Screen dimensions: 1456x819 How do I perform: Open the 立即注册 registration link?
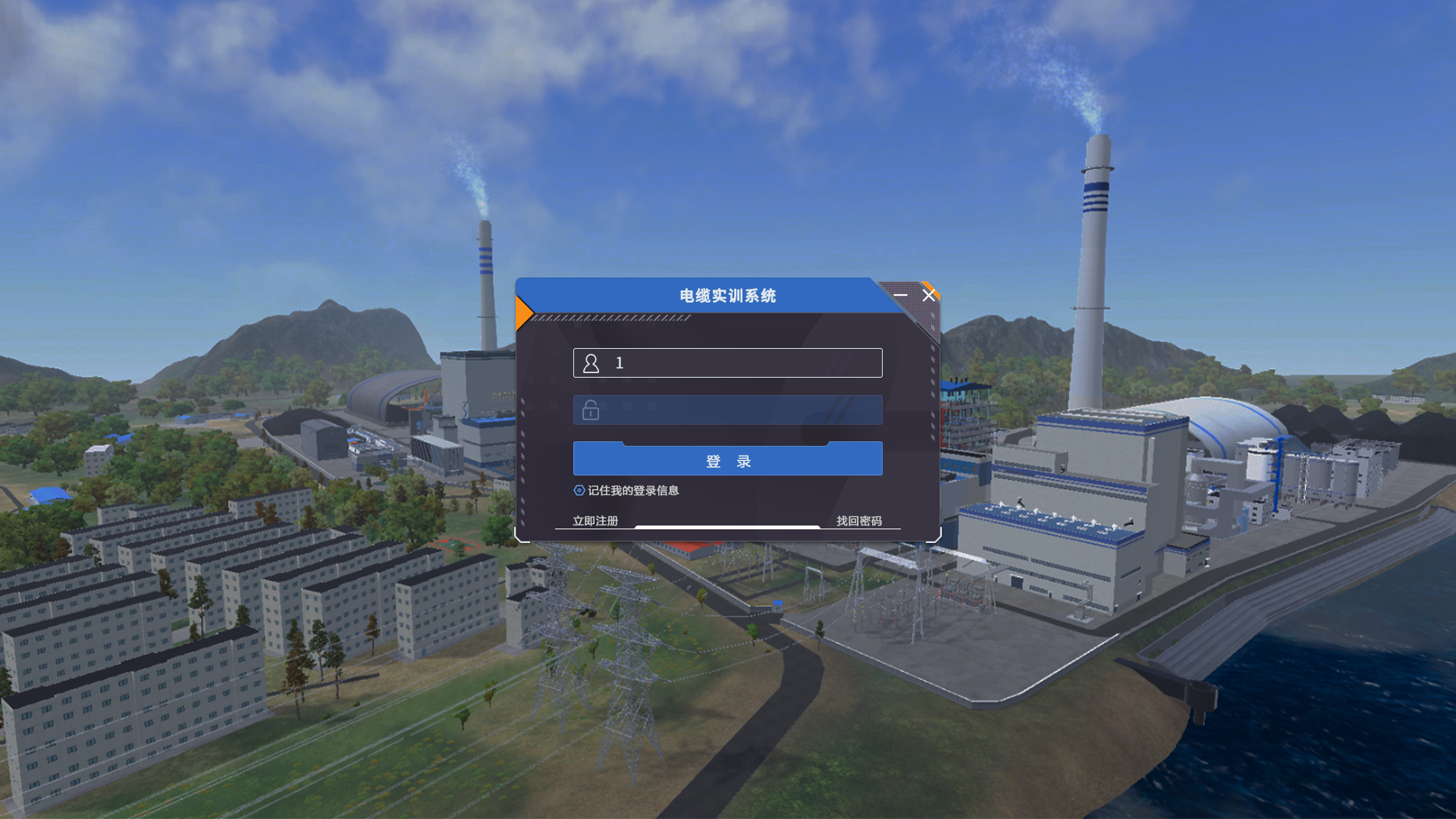(x=595, y=521)
